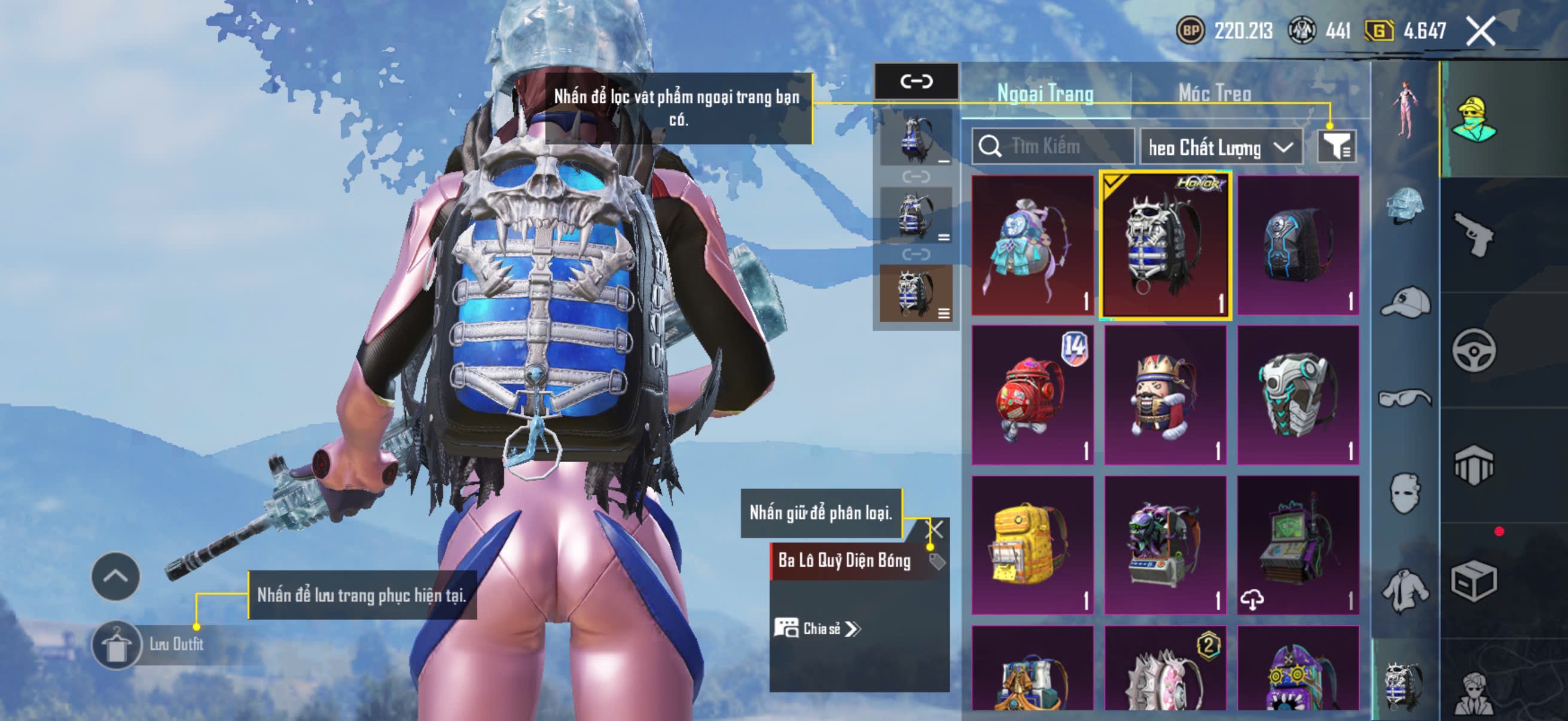
Task: Open the Ngoại Trang tab
Action: click(x=1045, y=93)
